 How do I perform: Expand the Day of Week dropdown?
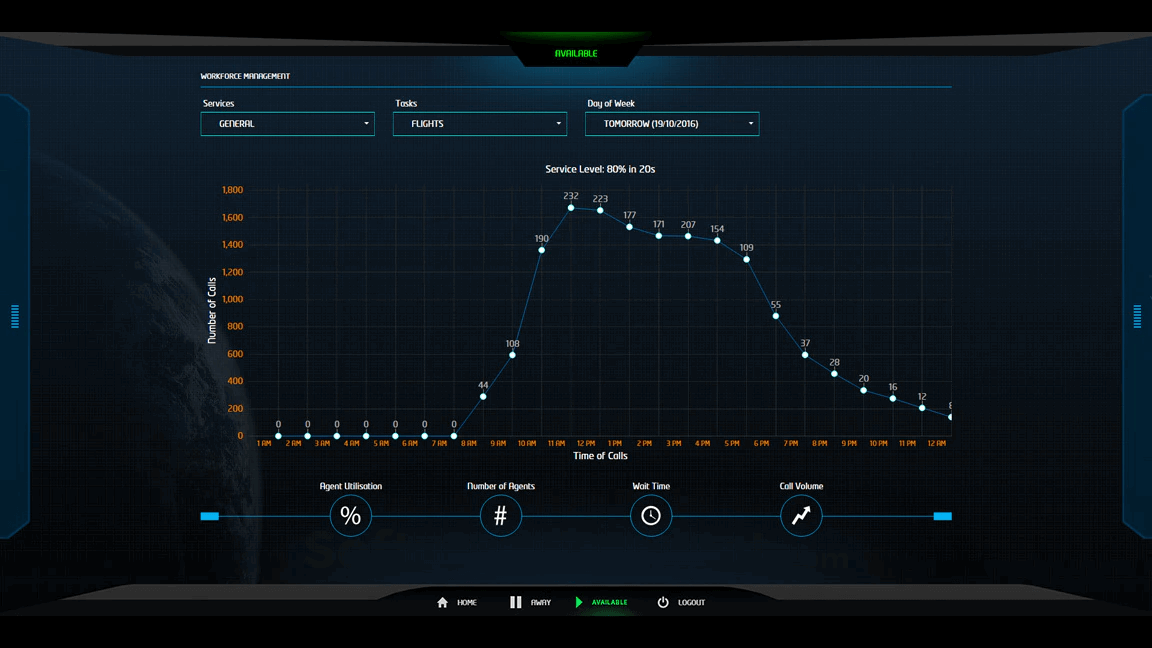coord(671,124)
